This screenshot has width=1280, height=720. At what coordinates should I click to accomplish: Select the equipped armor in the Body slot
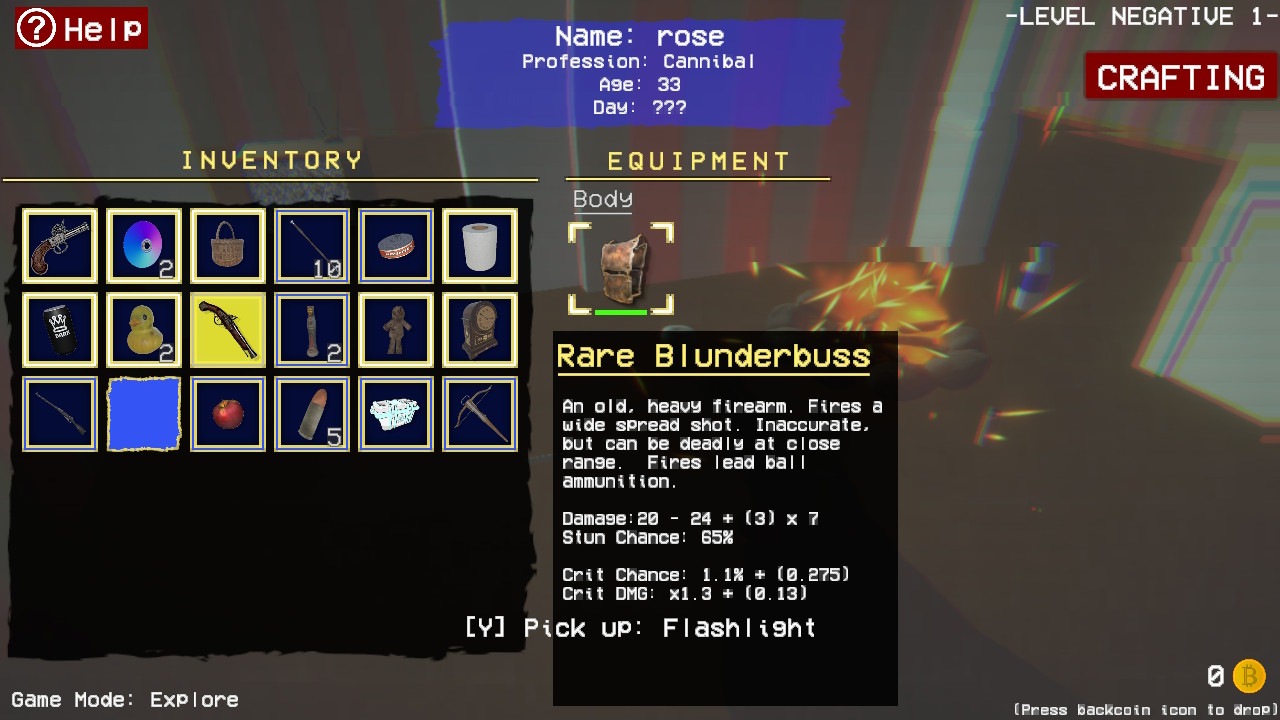(620, 266)
